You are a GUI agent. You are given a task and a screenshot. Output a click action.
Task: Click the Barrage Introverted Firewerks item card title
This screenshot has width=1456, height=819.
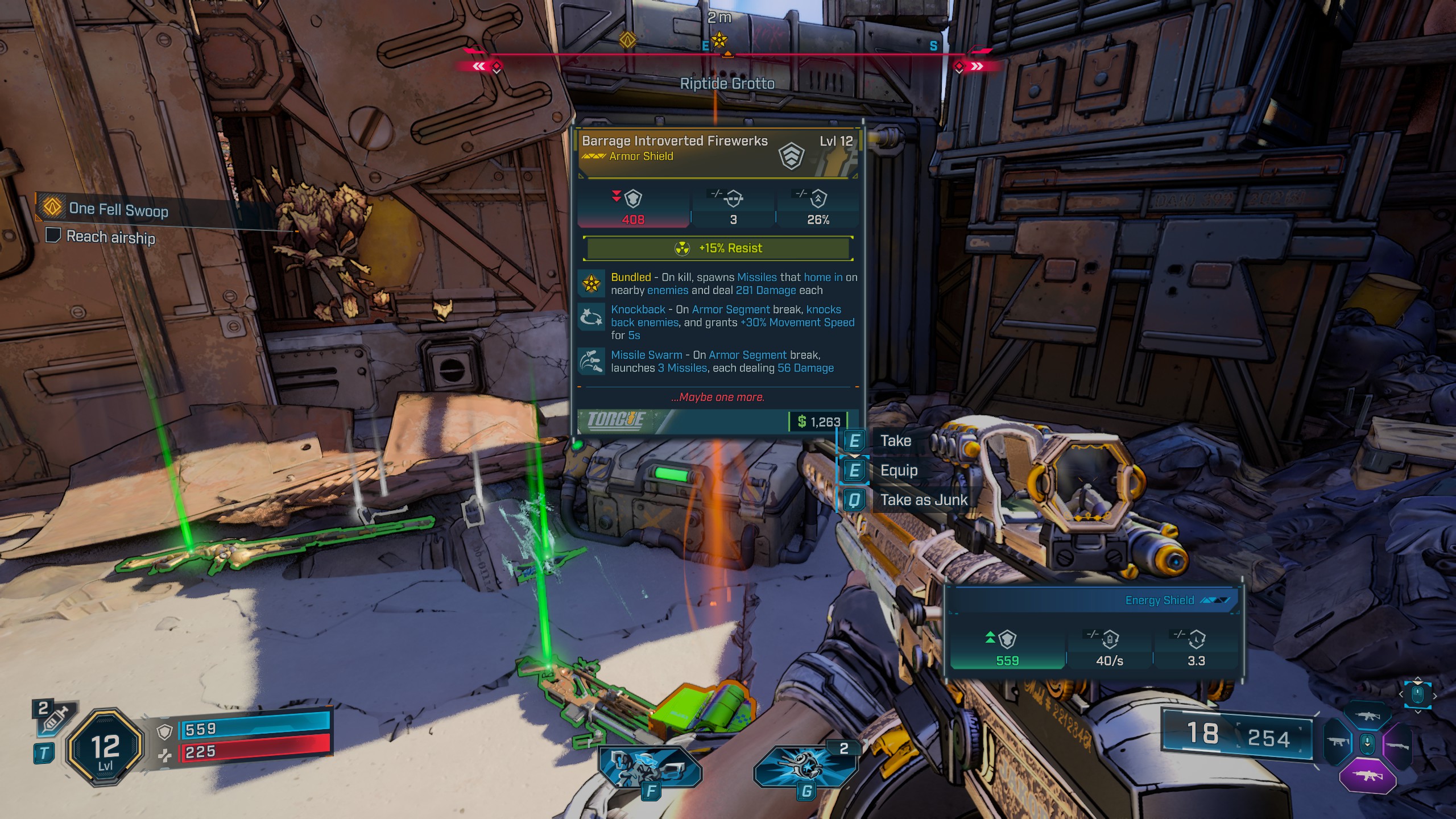click(675, 141)
